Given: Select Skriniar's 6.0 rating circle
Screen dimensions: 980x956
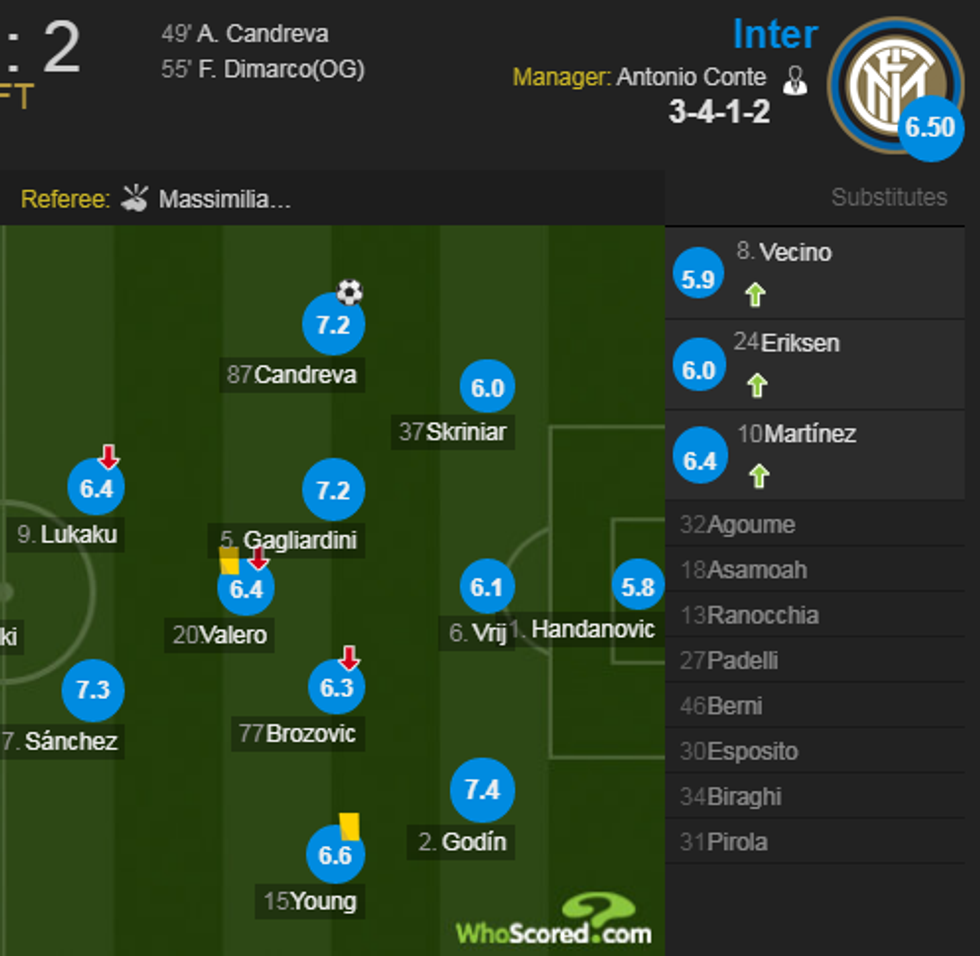Looking at the screenshot, I should (487, 388).
